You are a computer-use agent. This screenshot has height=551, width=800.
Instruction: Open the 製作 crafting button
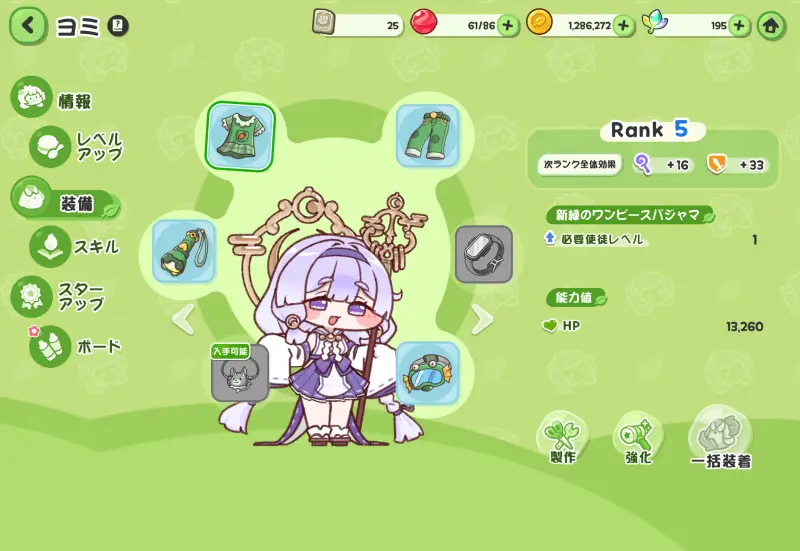click(x=562, y=438)
